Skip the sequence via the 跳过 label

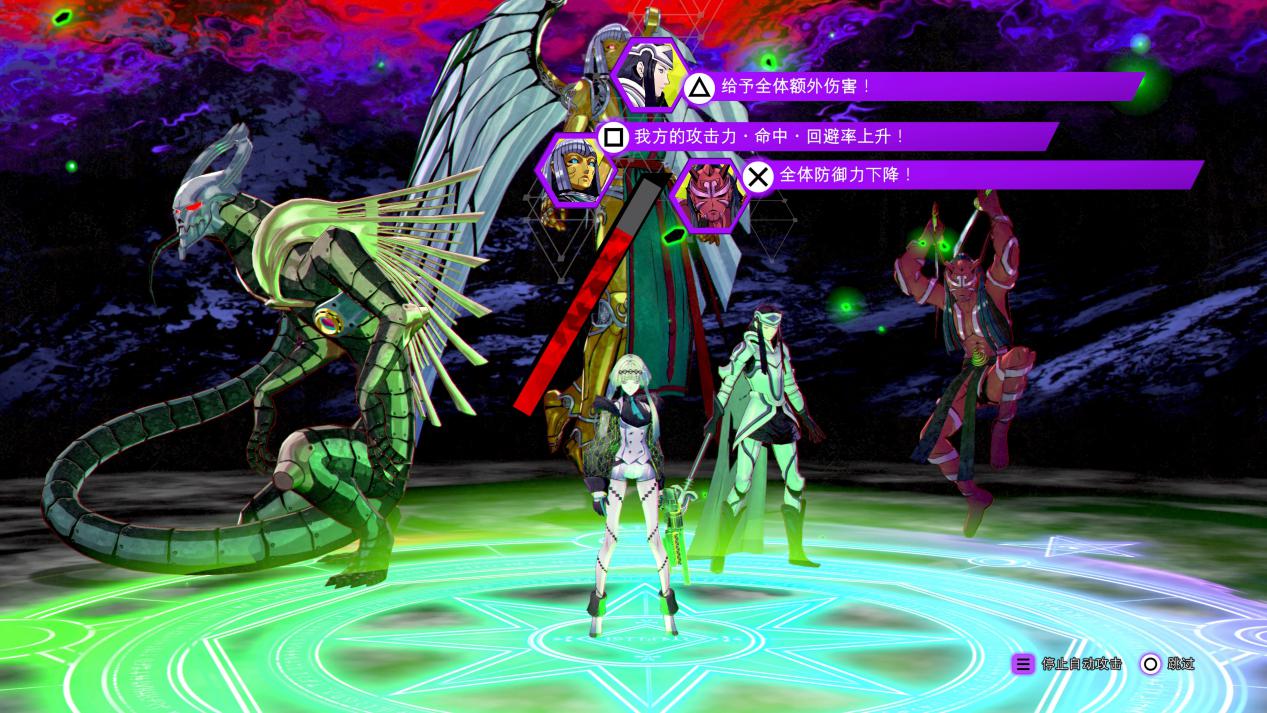click(x=1180, y=664)
